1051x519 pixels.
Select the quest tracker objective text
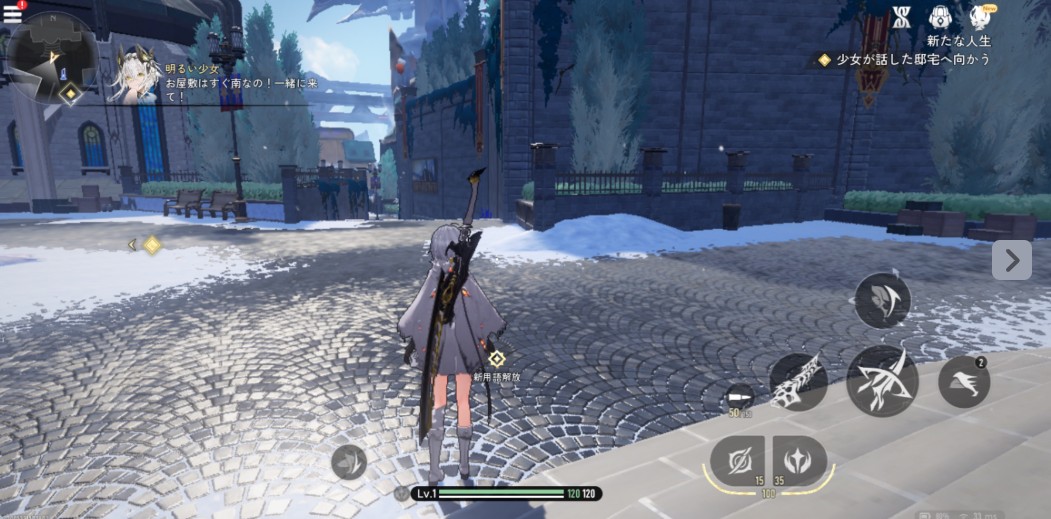(x=912, y=60)
